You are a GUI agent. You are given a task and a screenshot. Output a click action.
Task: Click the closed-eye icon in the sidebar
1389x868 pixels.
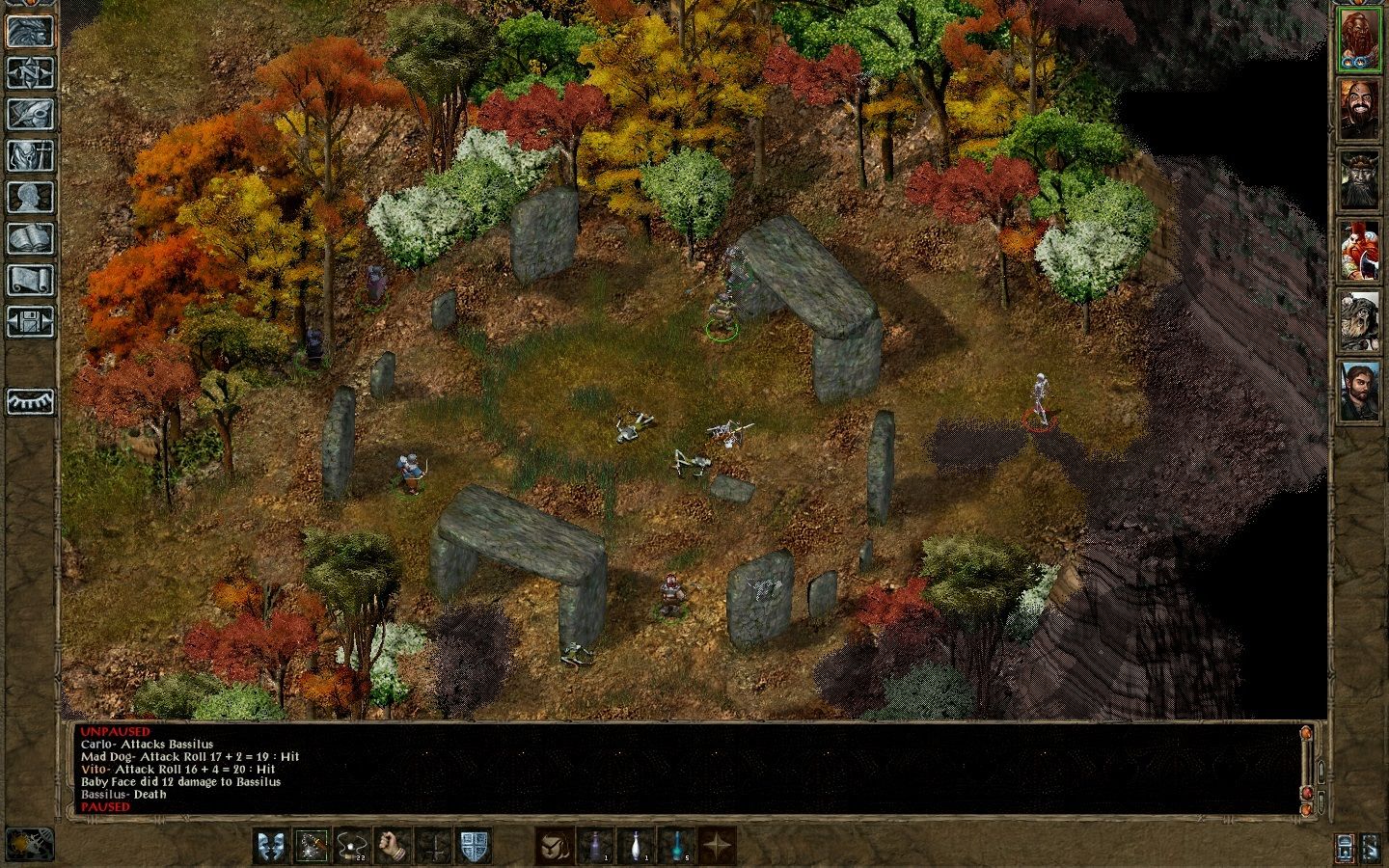pos(30,401)
